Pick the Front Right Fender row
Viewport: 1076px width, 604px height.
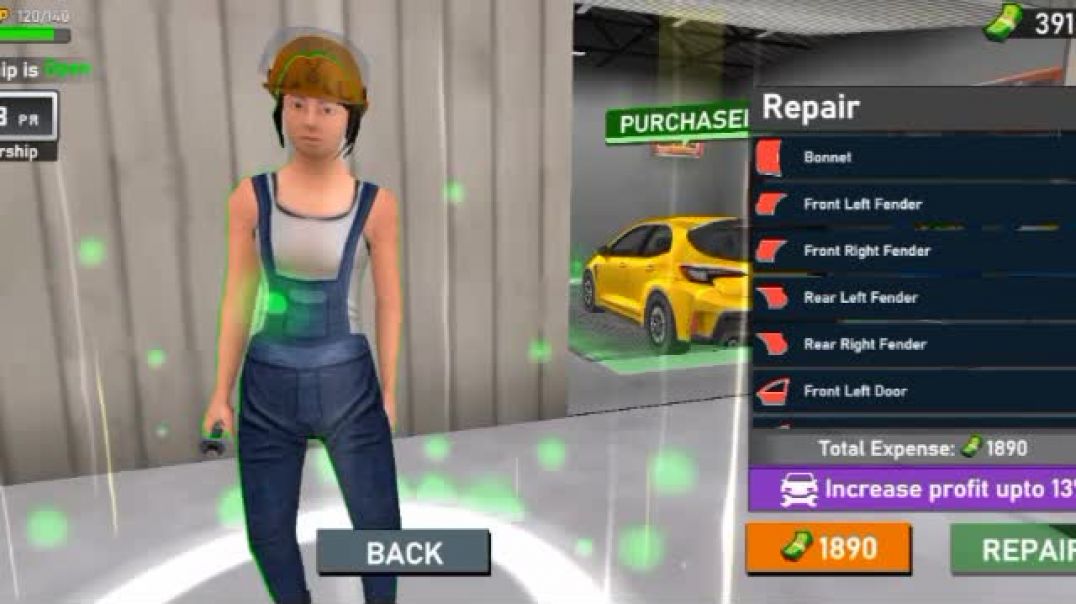pyautogui.click(x=912, y=251)
